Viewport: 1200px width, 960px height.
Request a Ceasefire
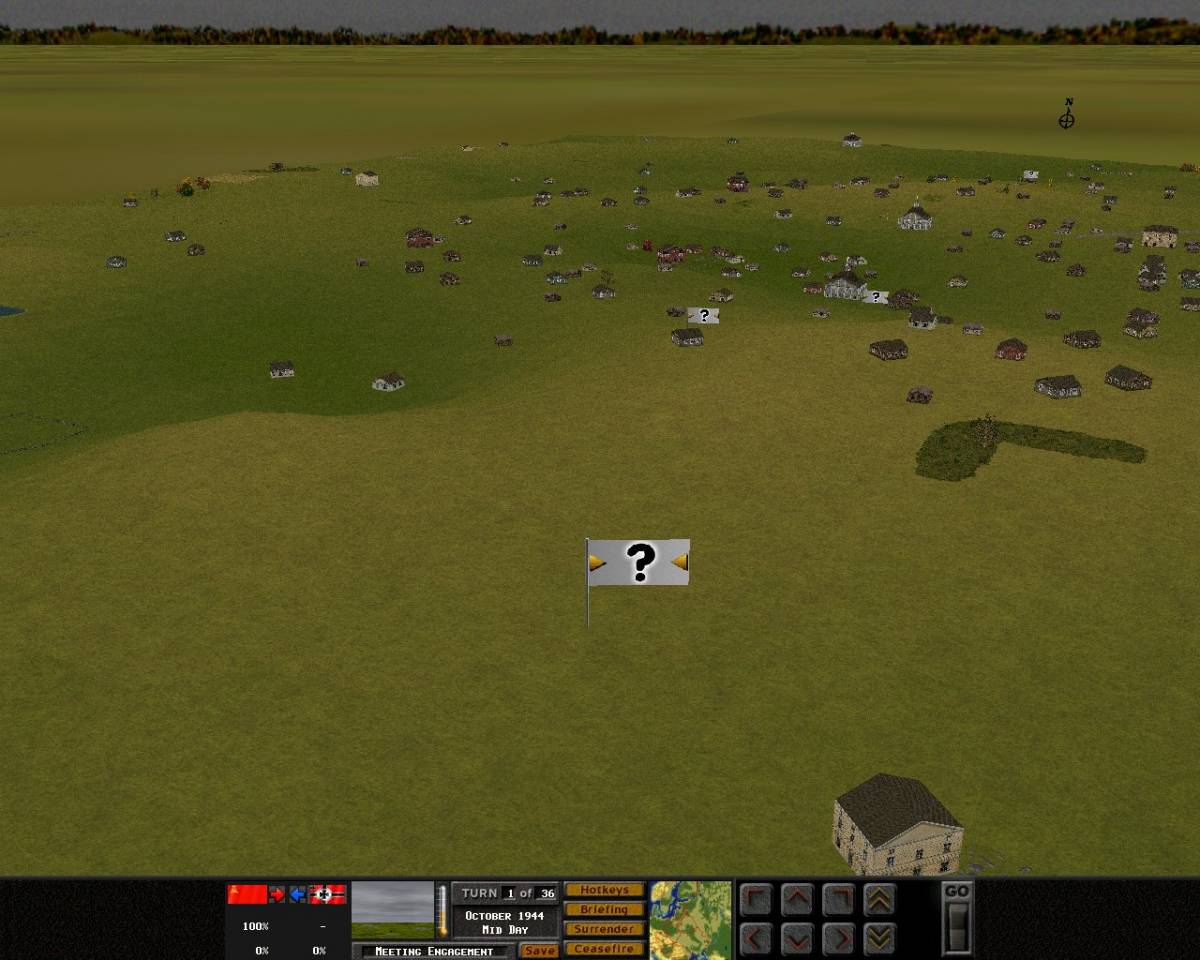[x=604, y=948]
